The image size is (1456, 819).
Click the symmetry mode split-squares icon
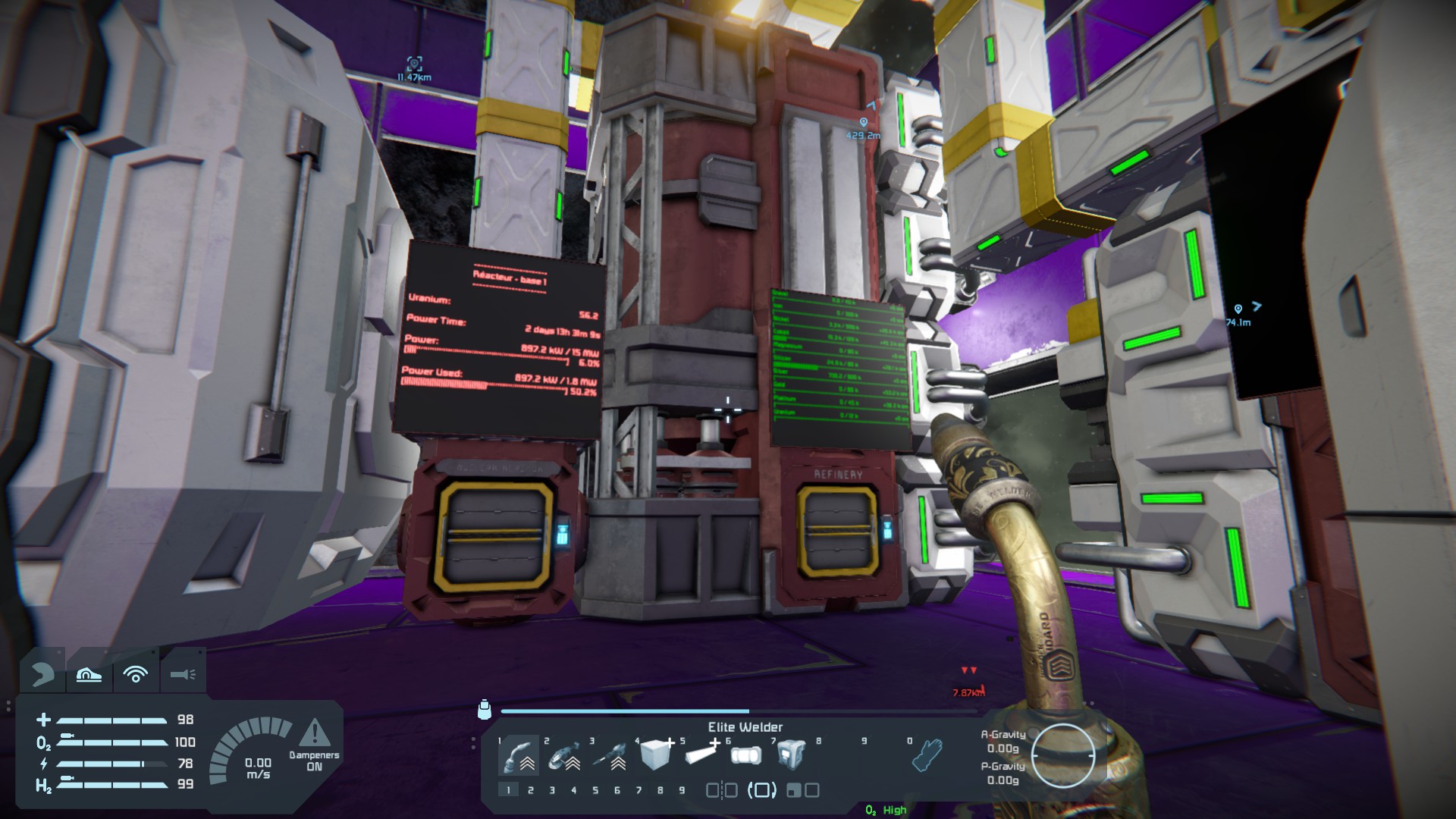click(721, 790)
